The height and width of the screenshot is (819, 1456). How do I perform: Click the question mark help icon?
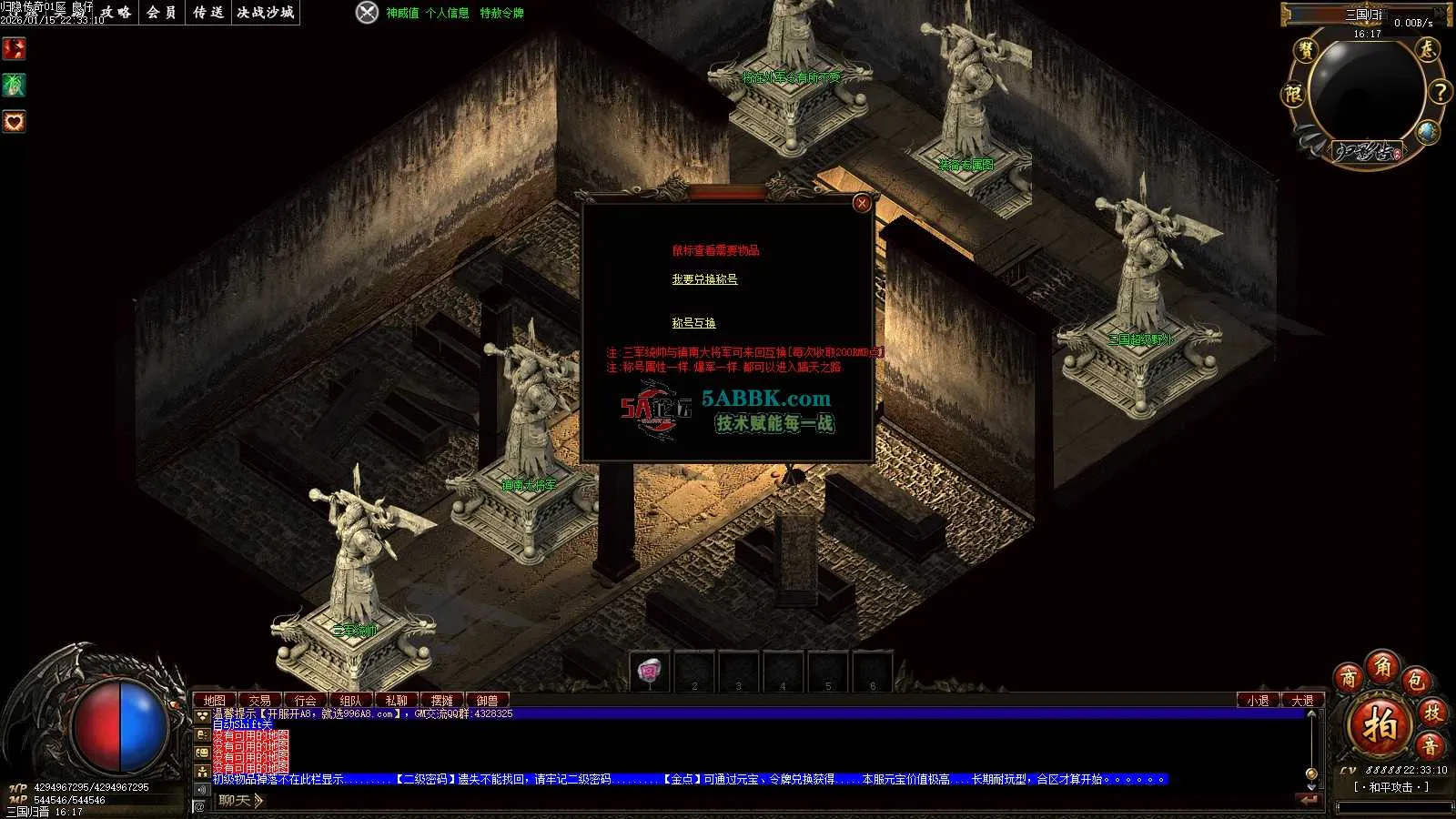pos(1440,92)
